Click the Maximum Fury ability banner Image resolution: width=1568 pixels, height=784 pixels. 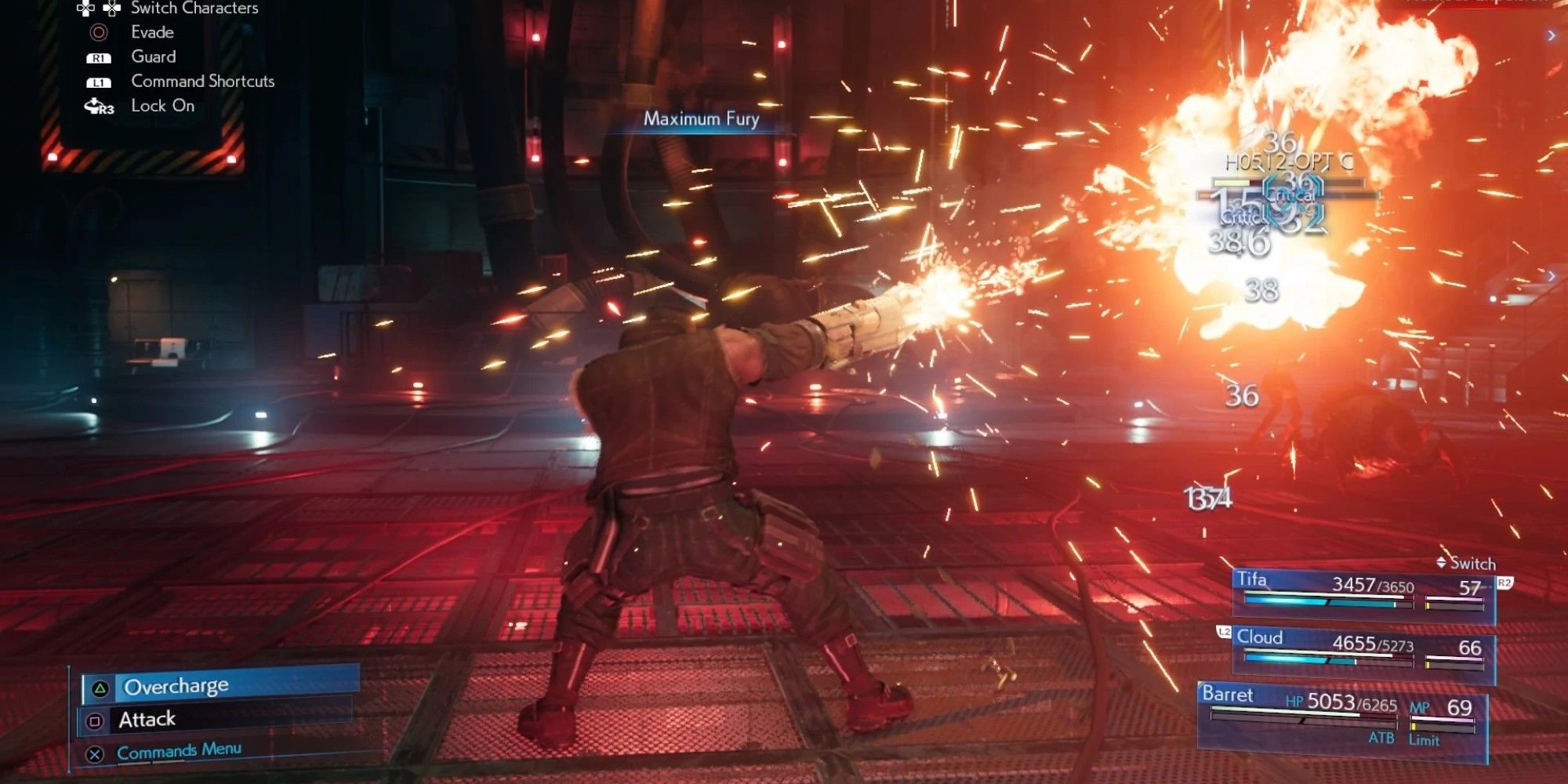700,119
